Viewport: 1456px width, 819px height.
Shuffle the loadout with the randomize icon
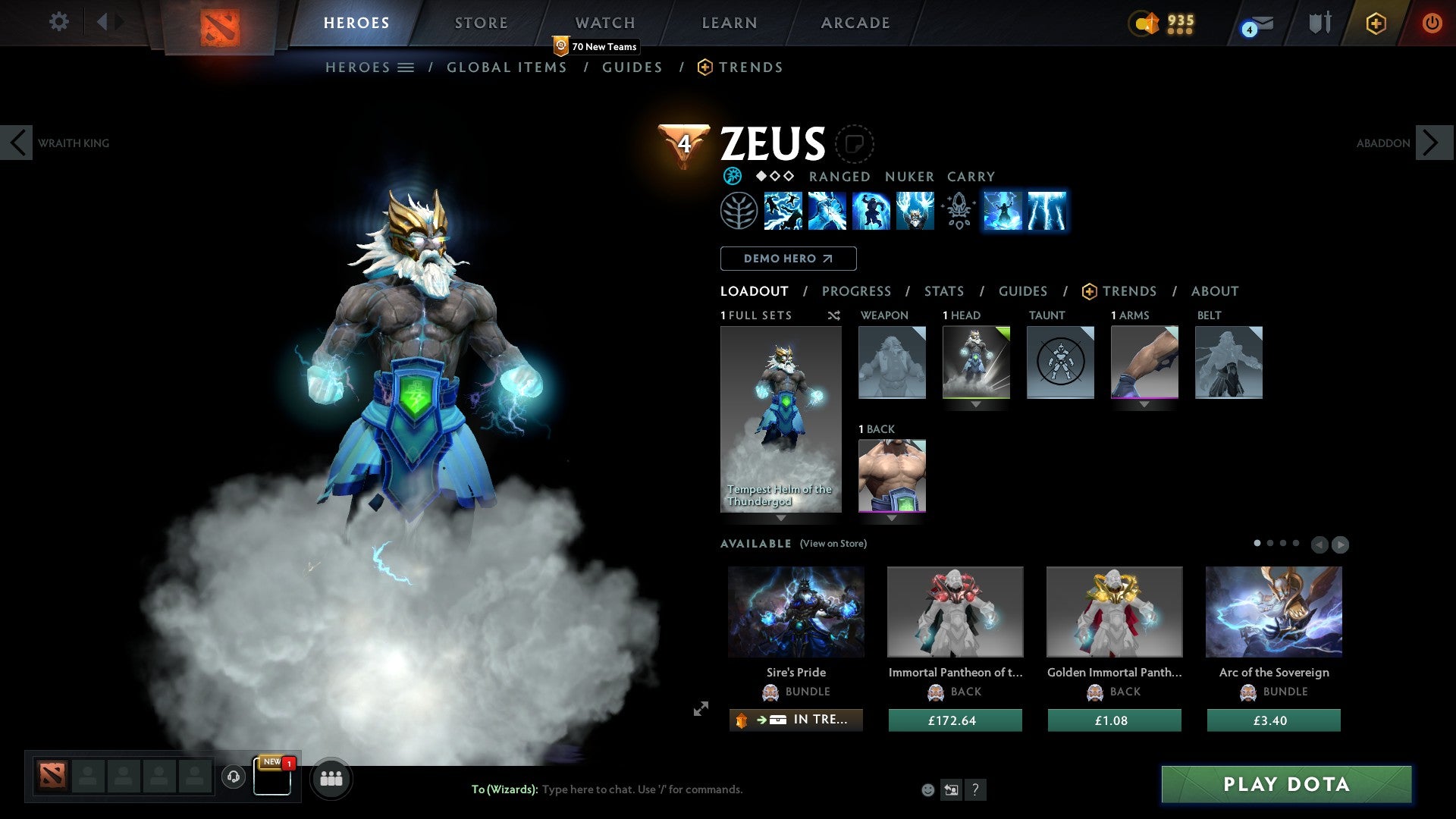tap(833, 315)
